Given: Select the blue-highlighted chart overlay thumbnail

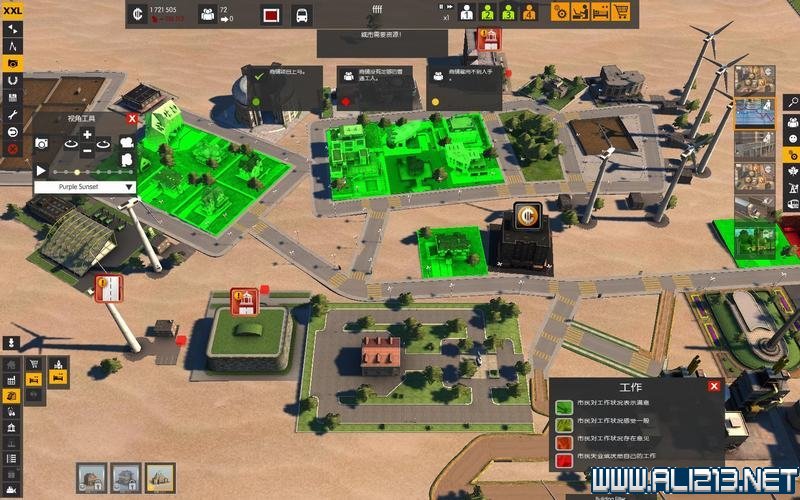Looking at the screenshot, I should [x=754, y=112].
